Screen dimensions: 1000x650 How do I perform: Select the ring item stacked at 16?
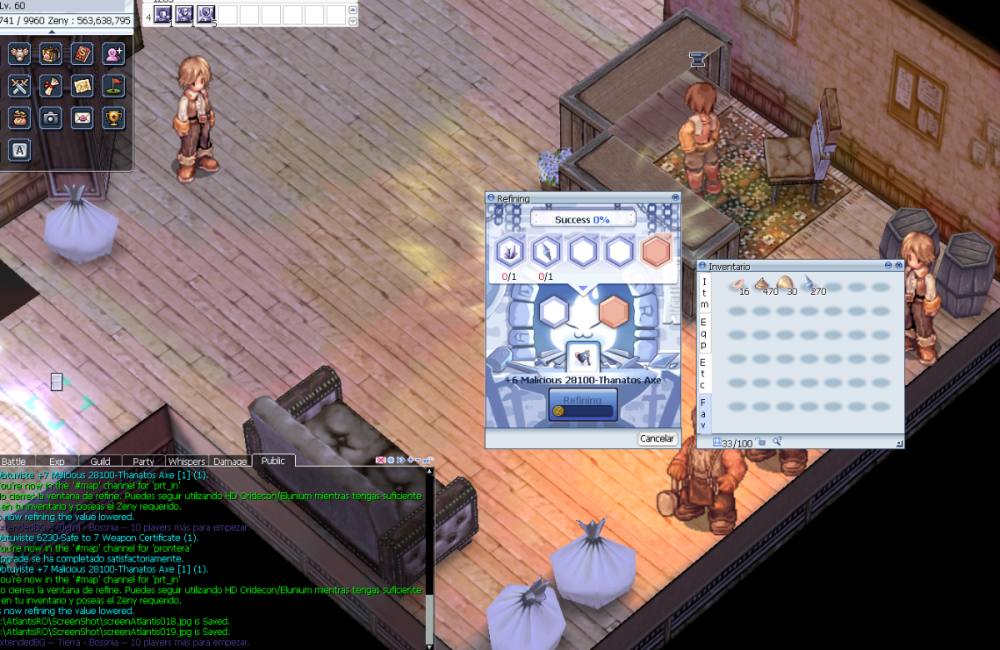pos(737,285)
